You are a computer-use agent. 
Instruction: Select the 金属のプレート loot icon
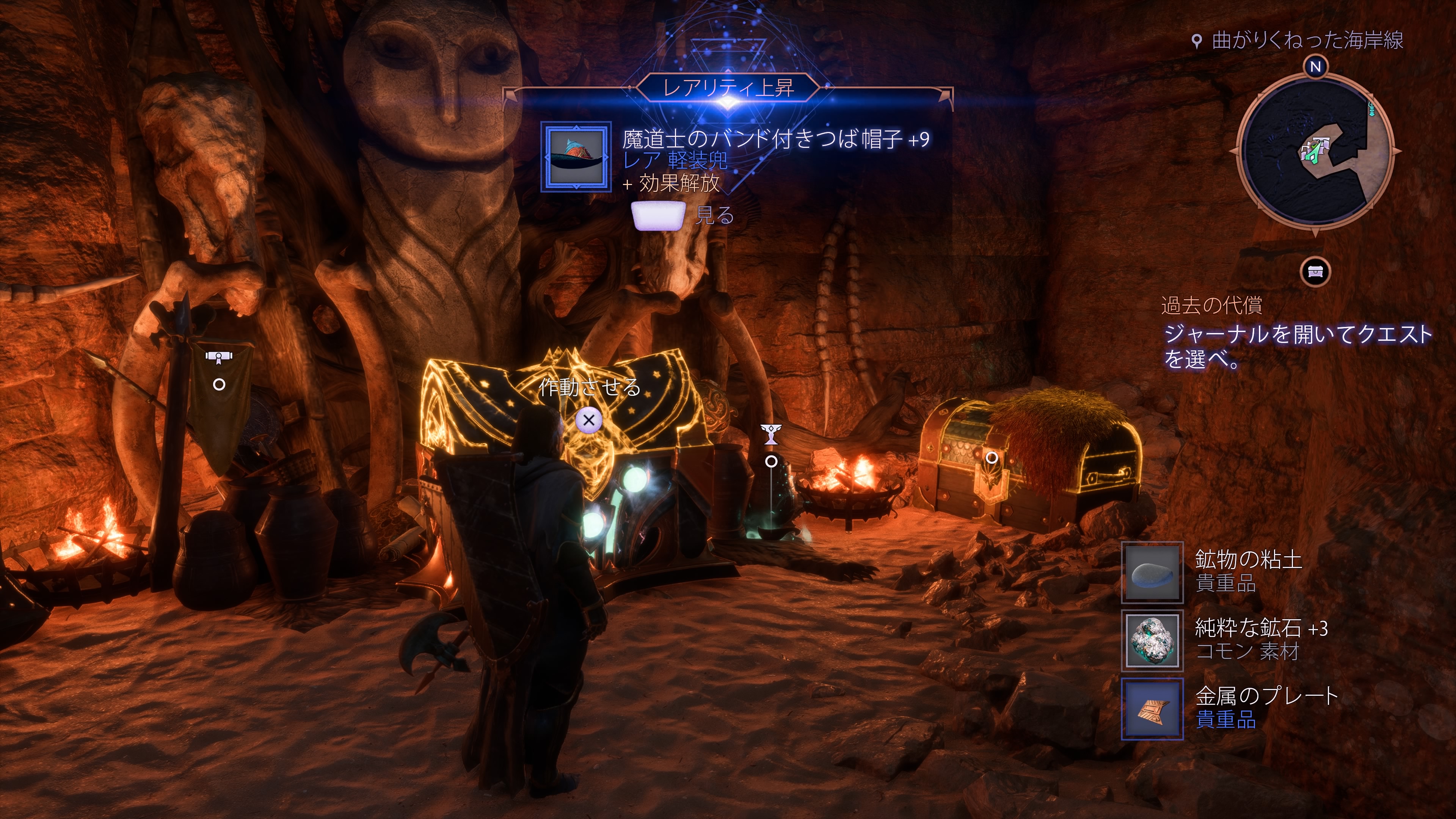click(x=1153, y=709)
